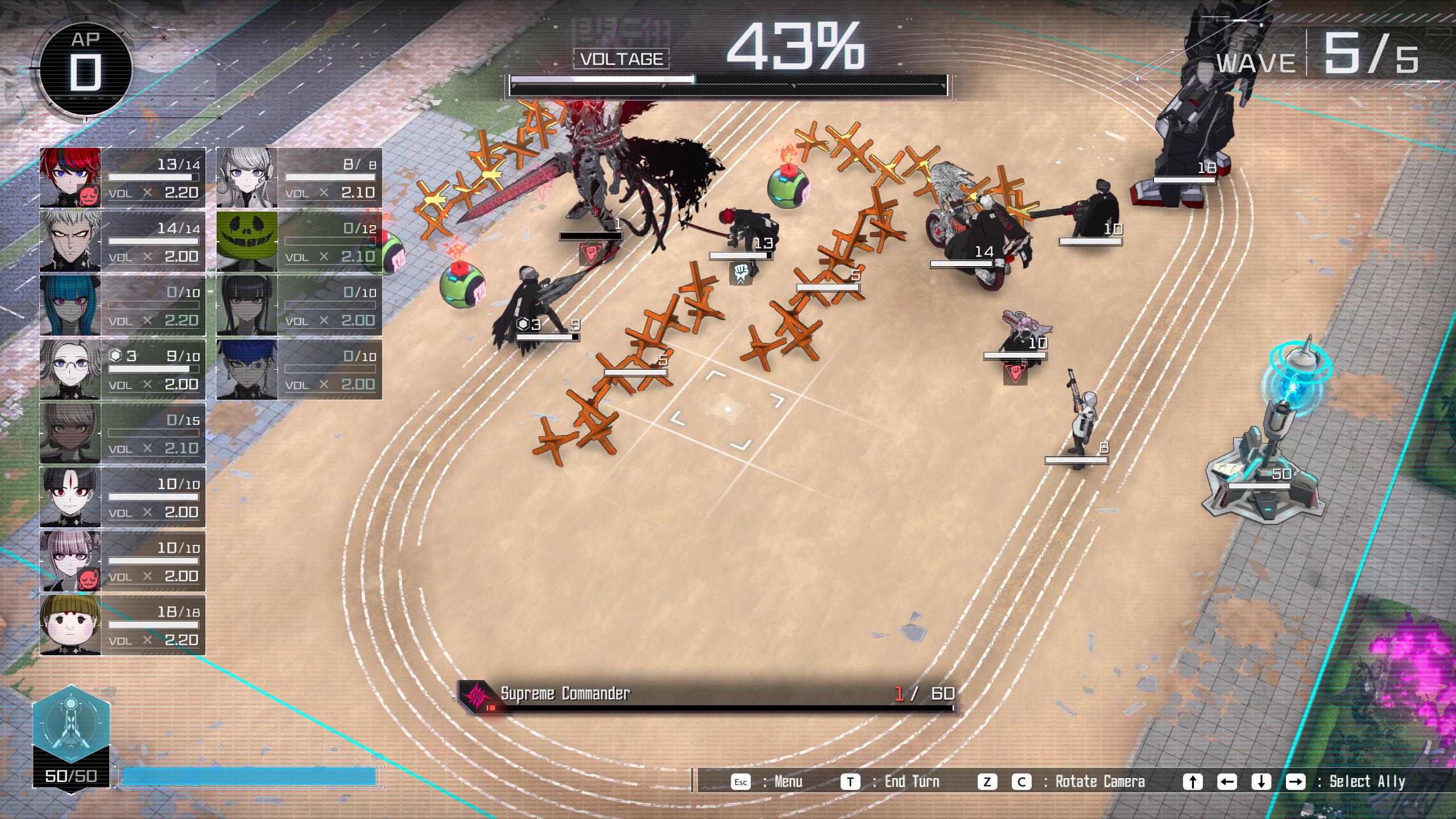Select the red-haired ally portrait with 13/14 HP
The image size is (1456, 819).
71,177
